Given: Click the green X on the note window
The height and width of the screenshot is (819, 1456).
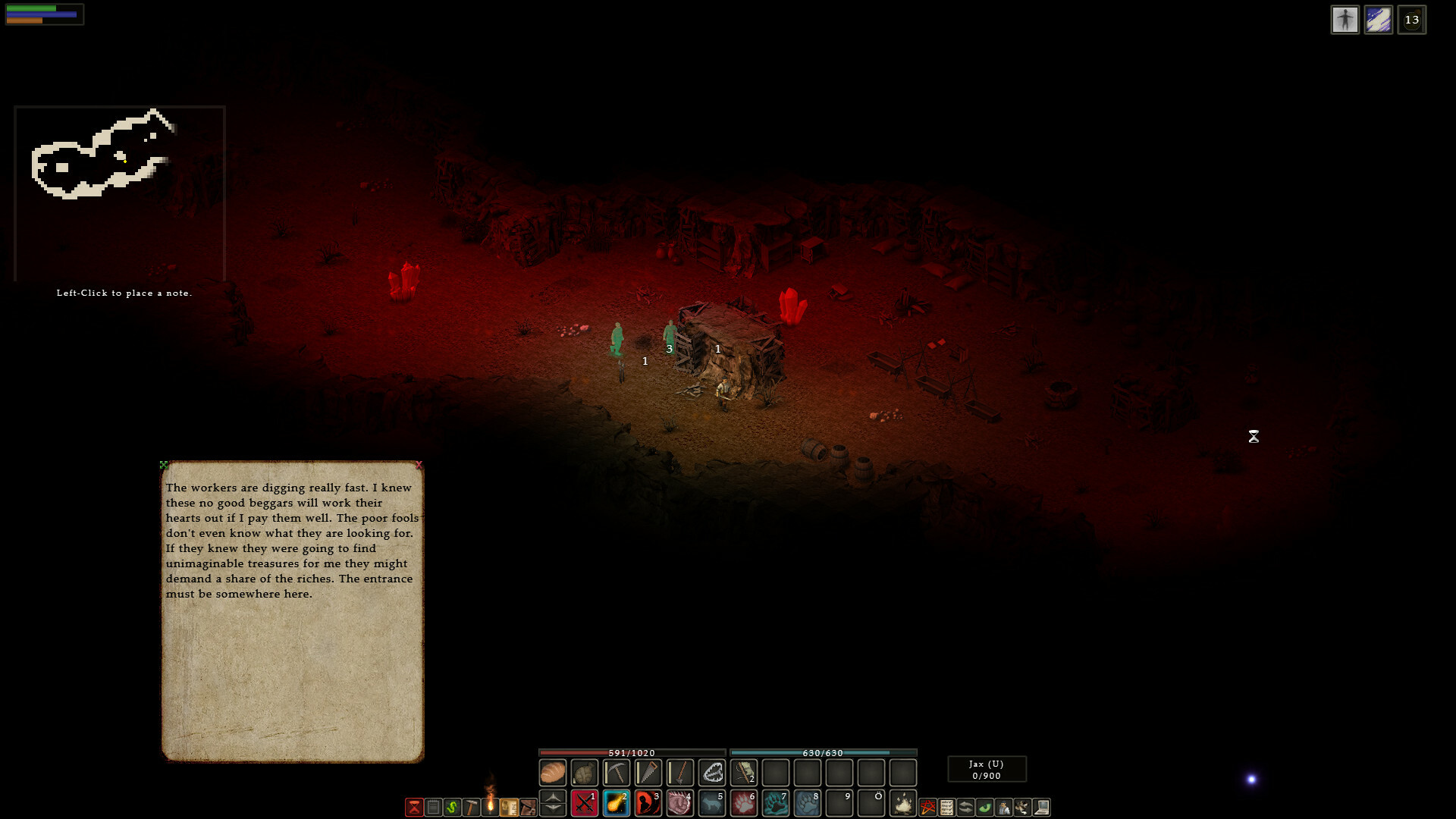Looking at the screenshot, I should (x=164, y=463).
